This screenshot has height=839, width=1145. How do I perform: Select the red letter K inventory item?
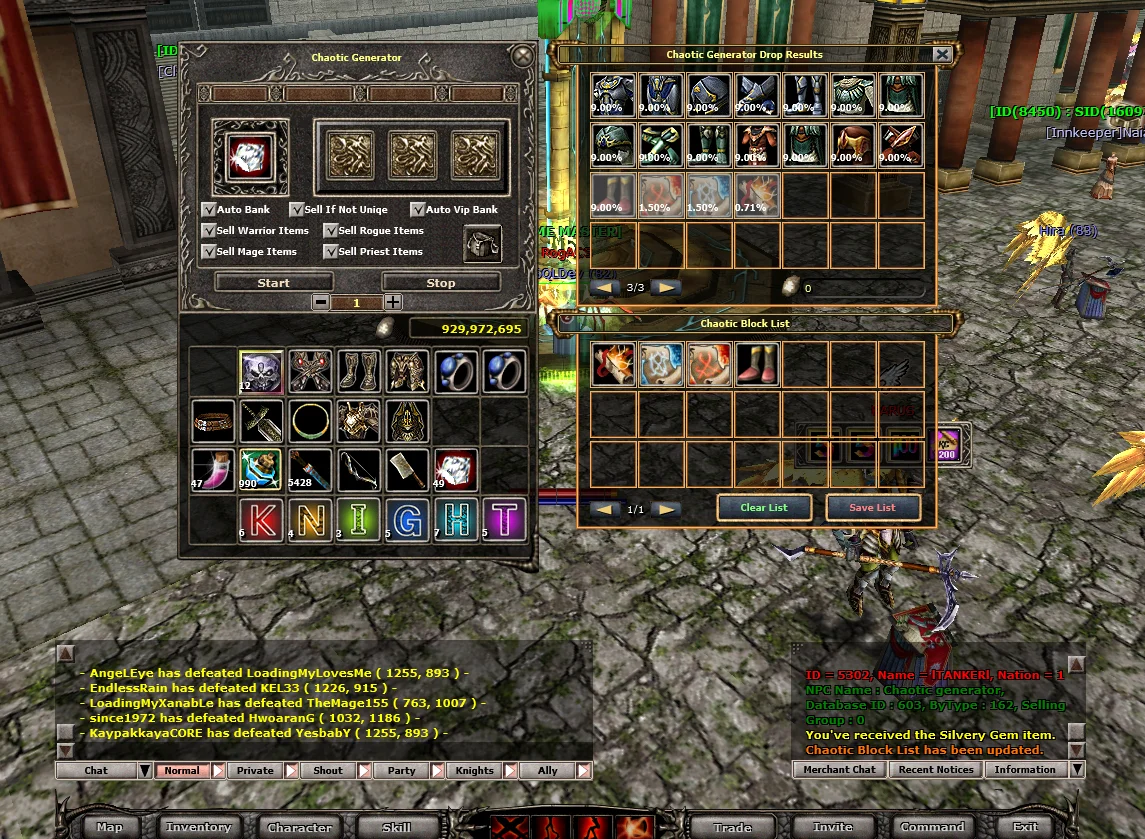[260, 519]
